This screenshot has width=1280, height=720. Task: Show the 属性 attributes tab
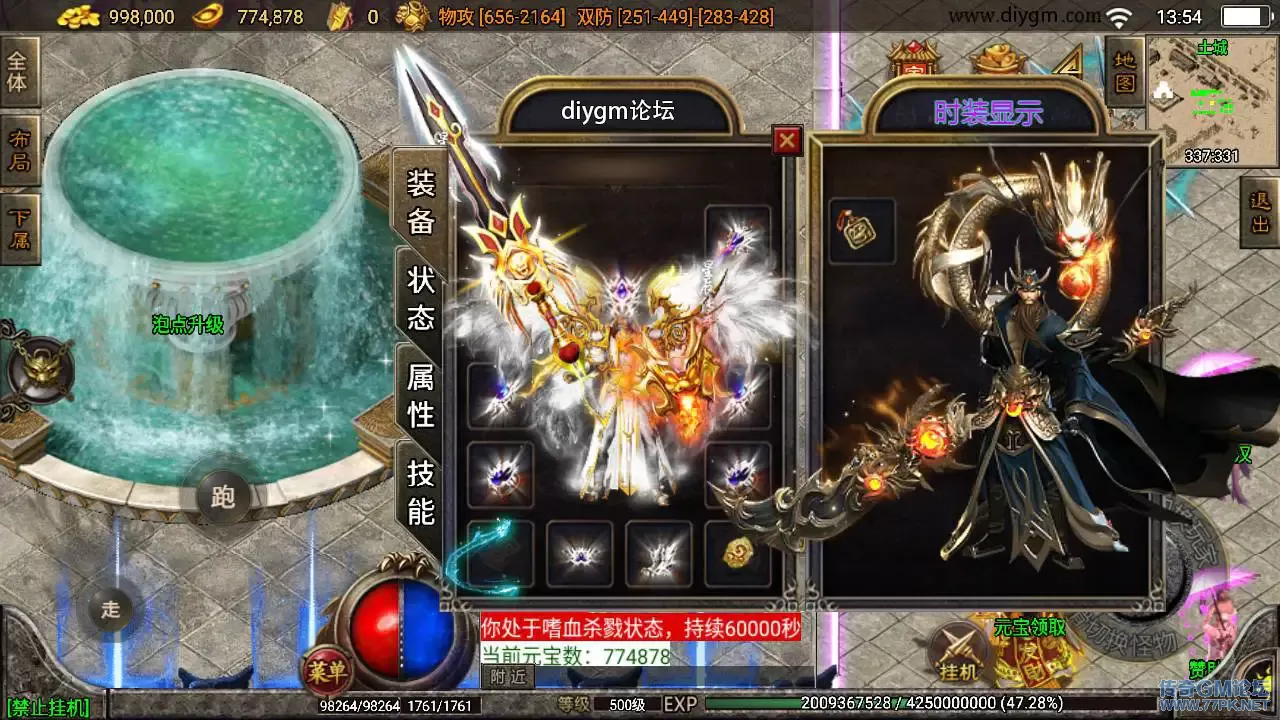tap(420, 394)
